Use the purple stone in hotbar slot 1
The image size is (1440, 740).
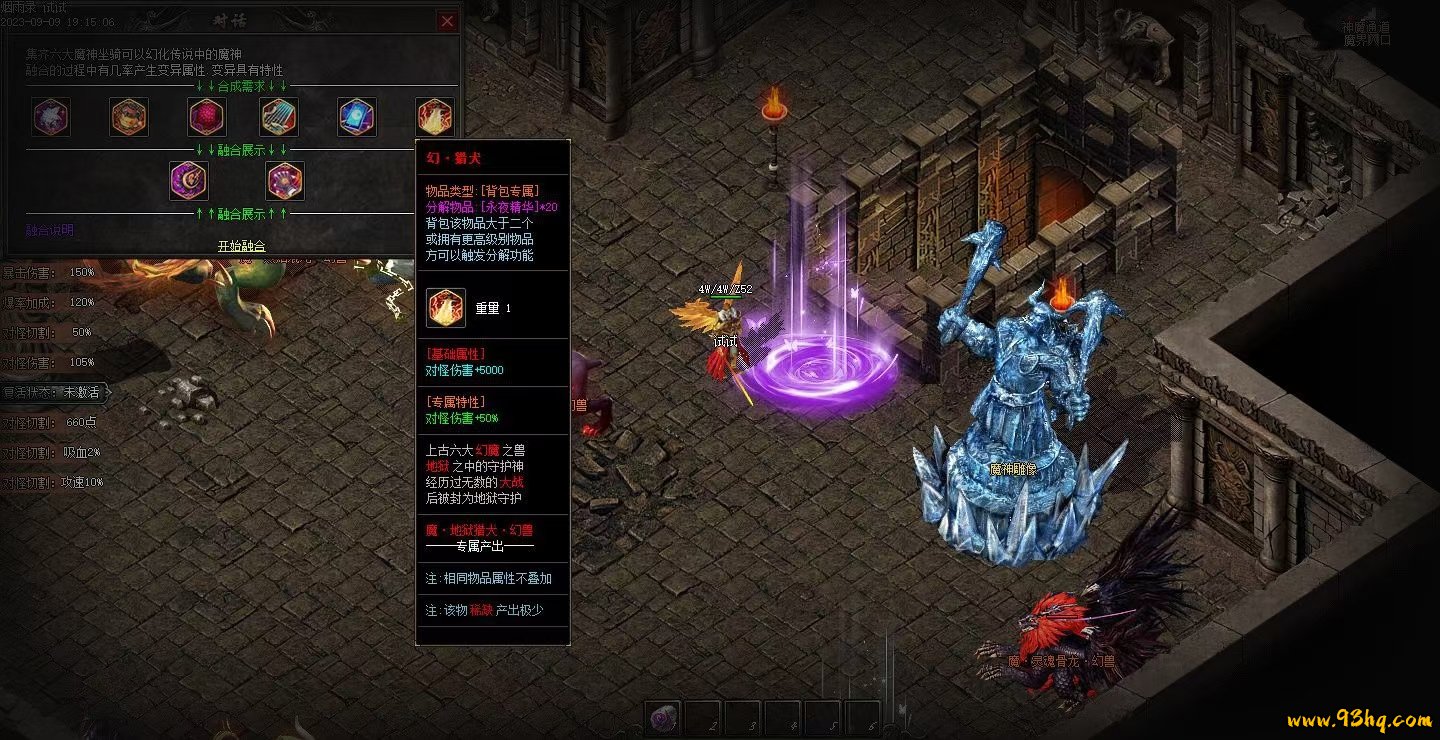click(x=663, y=717)
